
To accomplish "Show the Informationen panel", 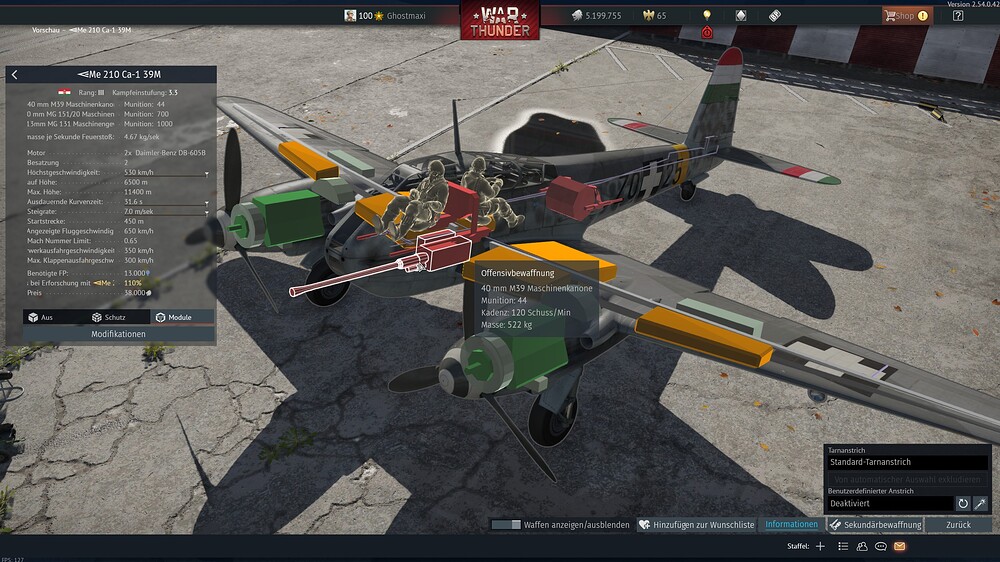I will (x=791, y=524).
